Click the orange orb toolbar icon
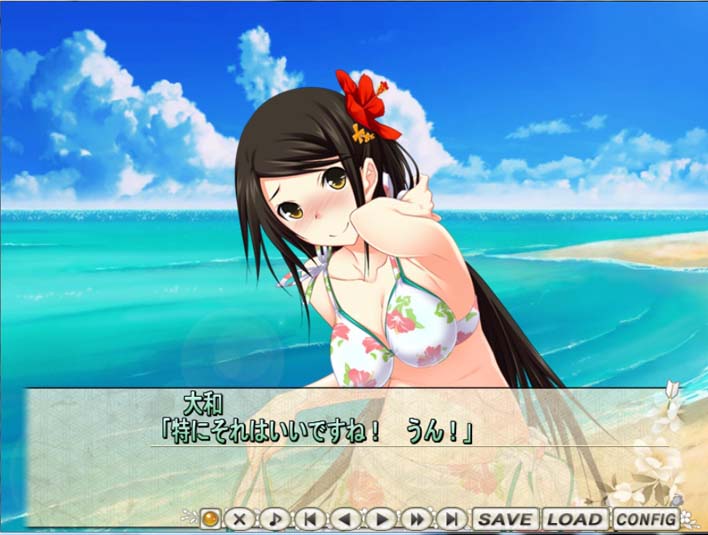The image size is (708, 535). coord(210,519)
